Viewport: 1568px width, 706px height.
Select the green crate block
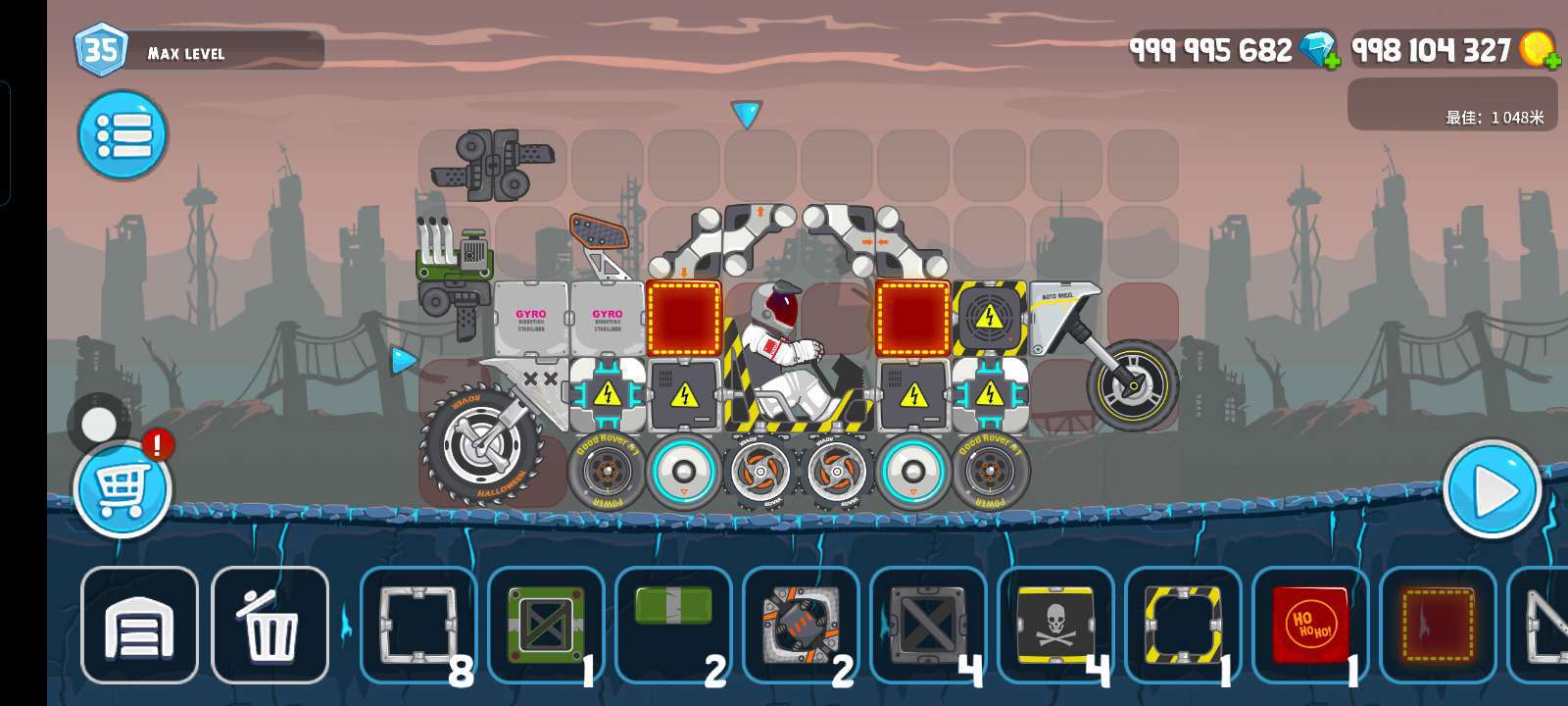coord(546,625)
